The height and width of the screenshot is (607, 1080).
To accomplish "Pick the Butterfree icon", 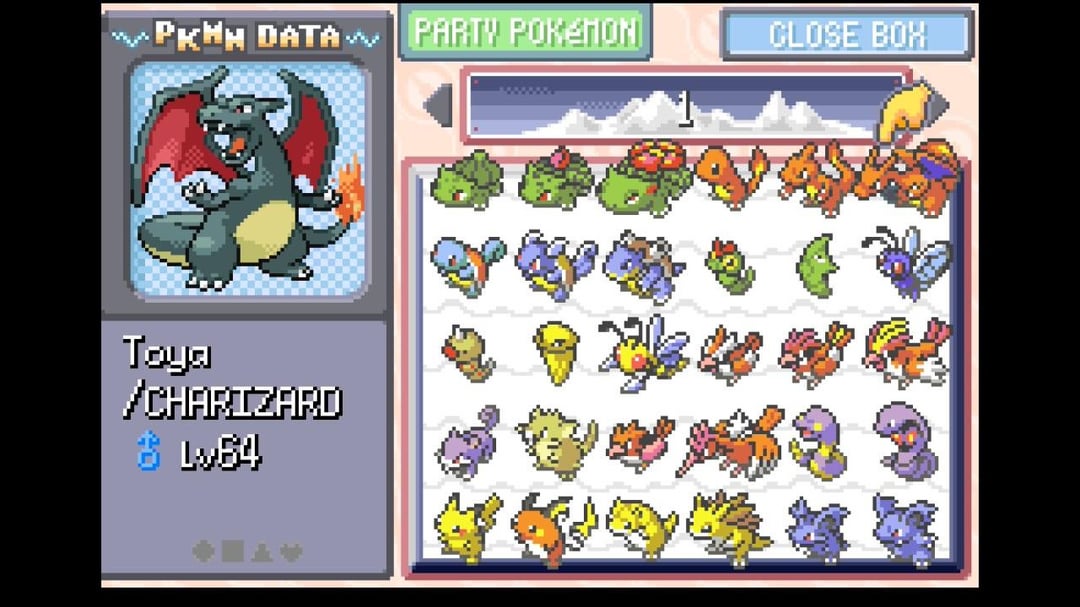I will click(907, 261).
